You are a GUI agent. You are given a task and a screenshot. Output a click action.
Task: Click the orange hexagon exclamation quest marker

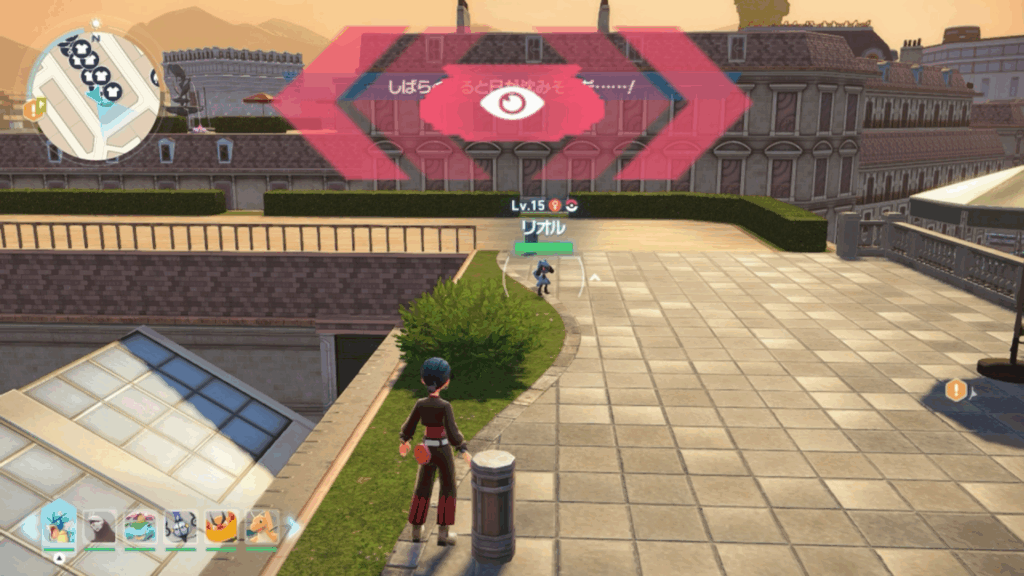coord(956,390)
